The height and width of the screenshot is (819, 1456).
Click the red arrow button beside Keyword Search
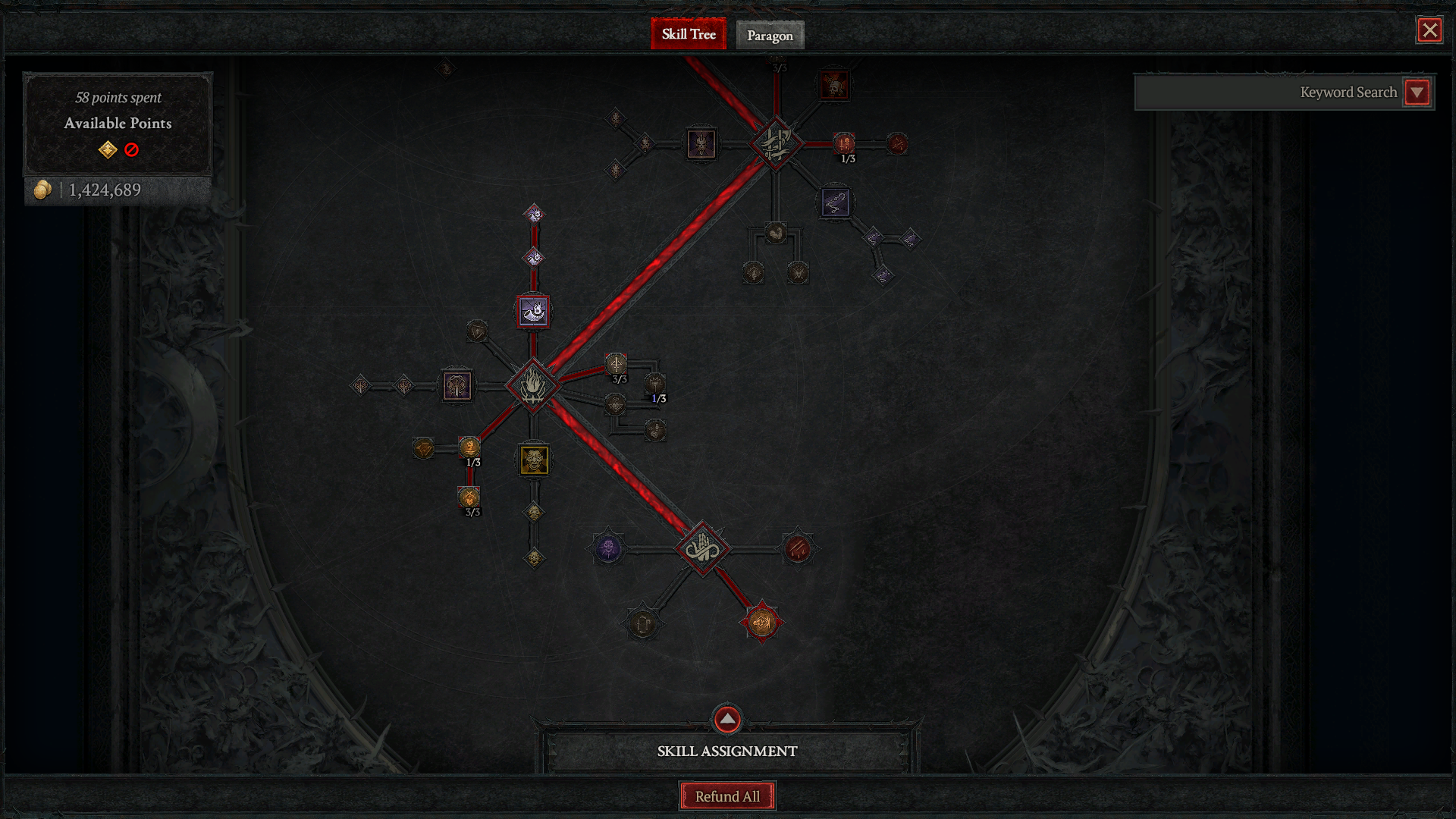(x=1417, y=92)
